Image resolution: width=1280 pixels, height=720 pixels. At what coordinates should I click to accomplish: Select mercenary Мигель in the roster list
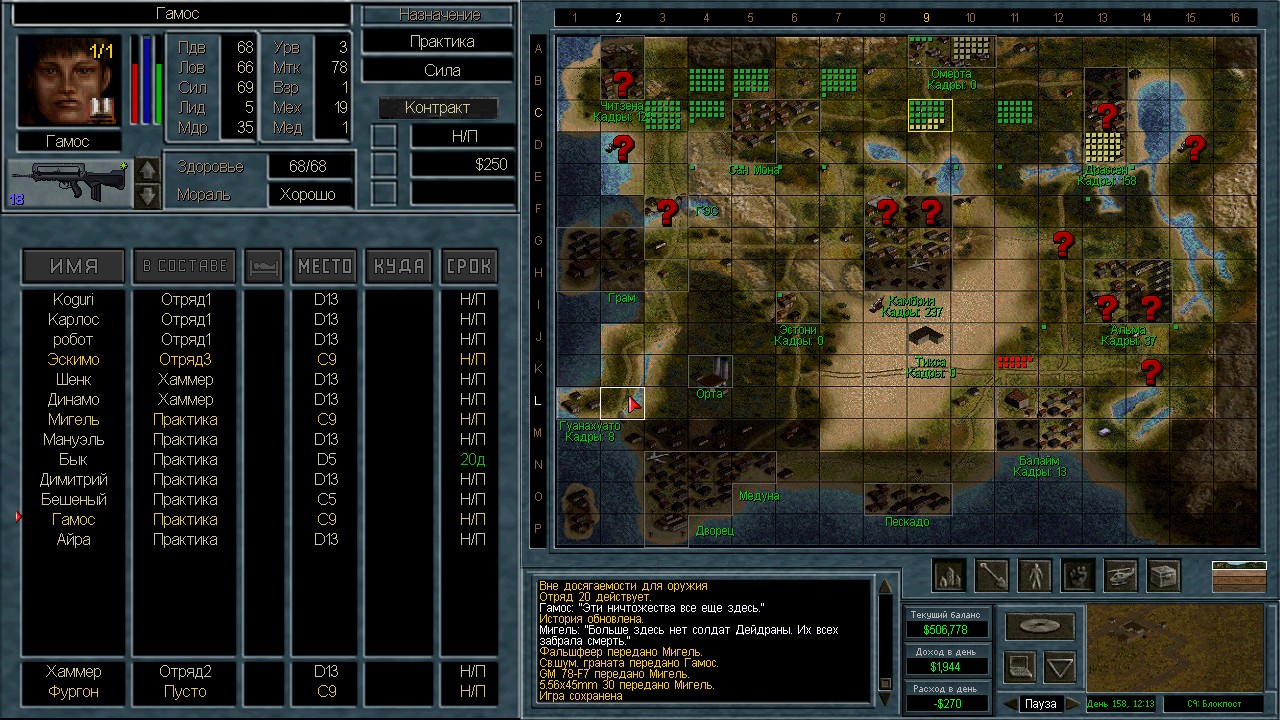73,420
